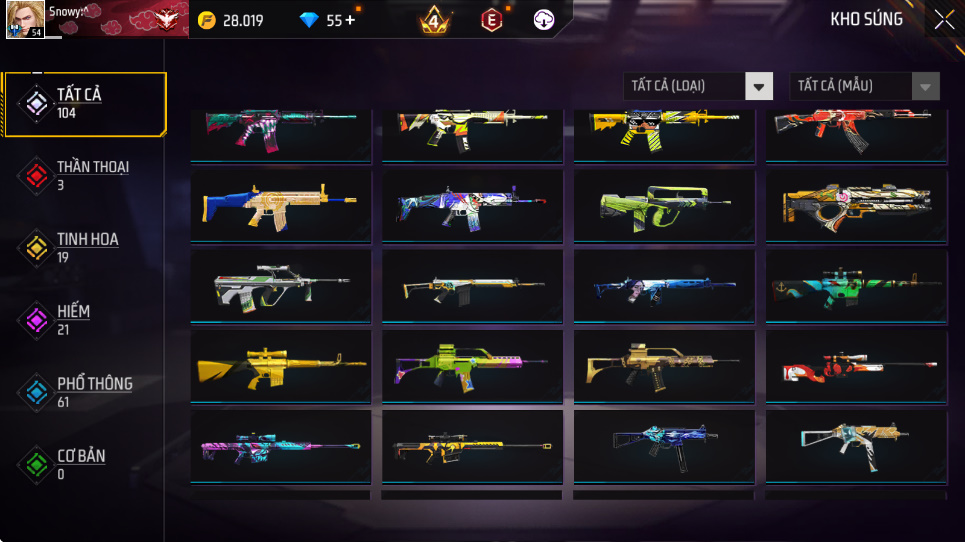Click the red E hexagon icon

491,20
